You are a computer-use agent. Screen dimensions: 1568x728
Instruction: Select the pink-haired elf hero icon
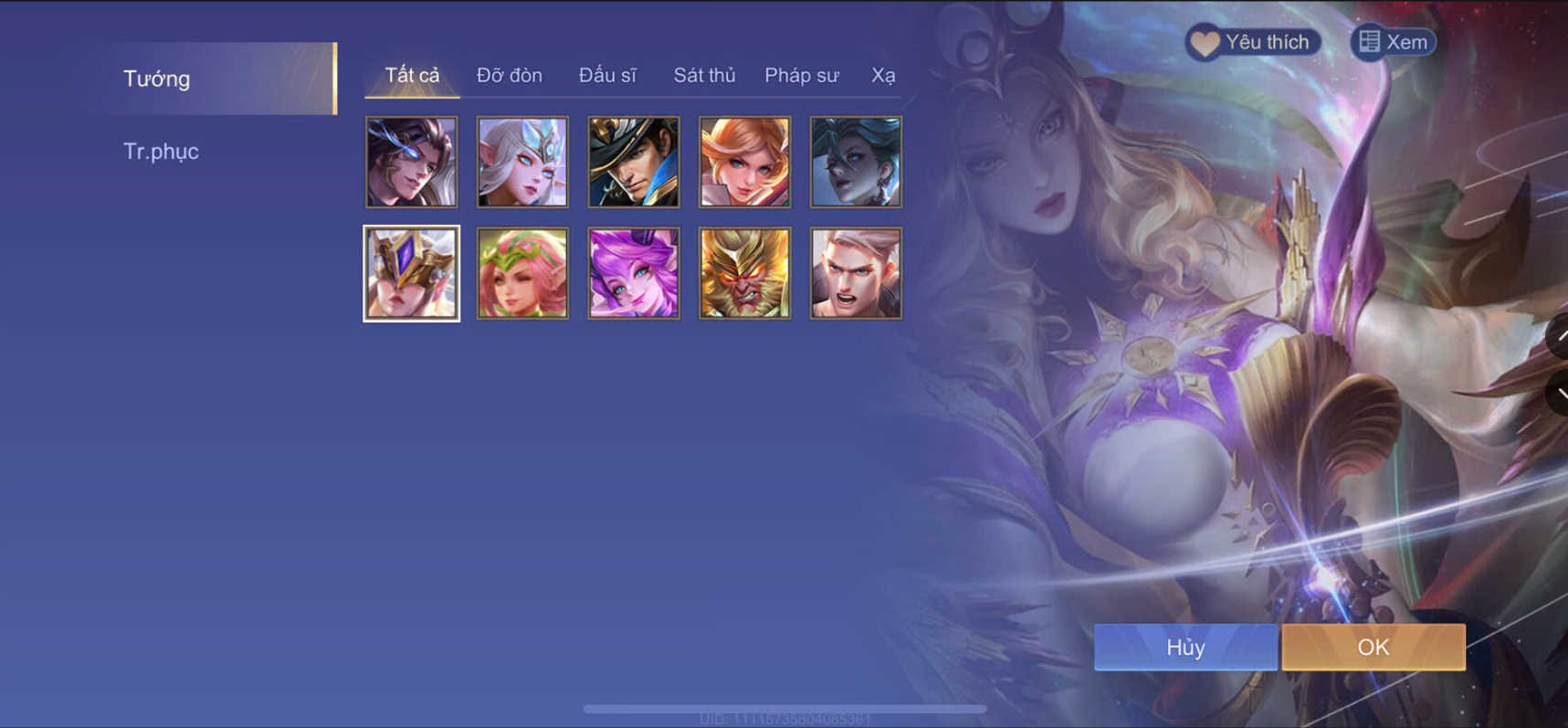521,273
